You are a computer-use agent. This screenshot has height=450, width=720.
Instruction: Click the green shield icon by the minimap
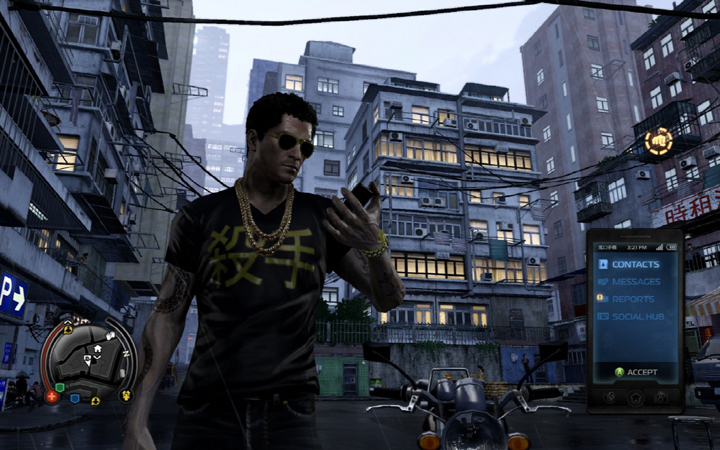(60, 387)
